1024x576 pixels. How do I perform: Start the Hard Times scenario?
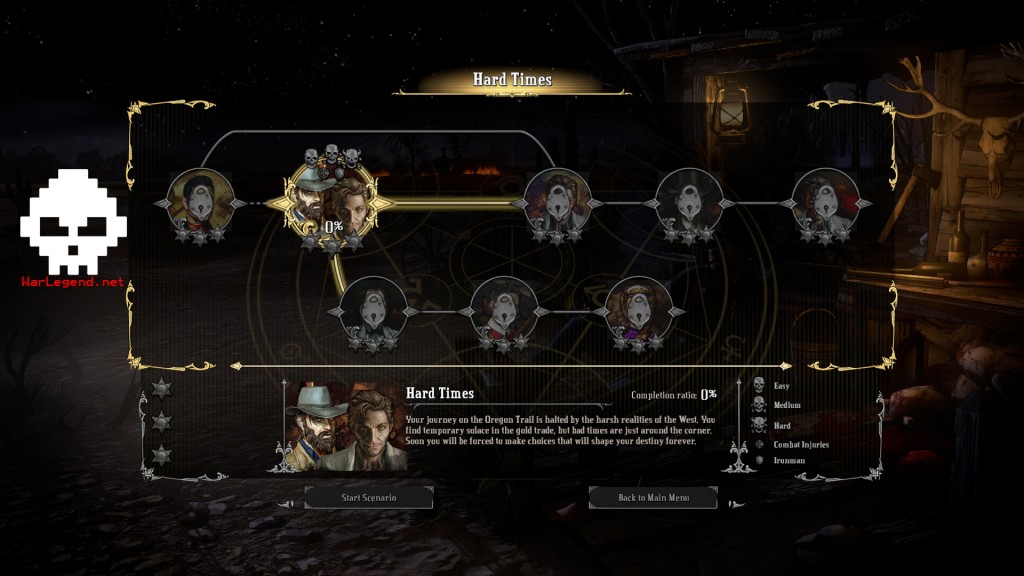(368, 497)
